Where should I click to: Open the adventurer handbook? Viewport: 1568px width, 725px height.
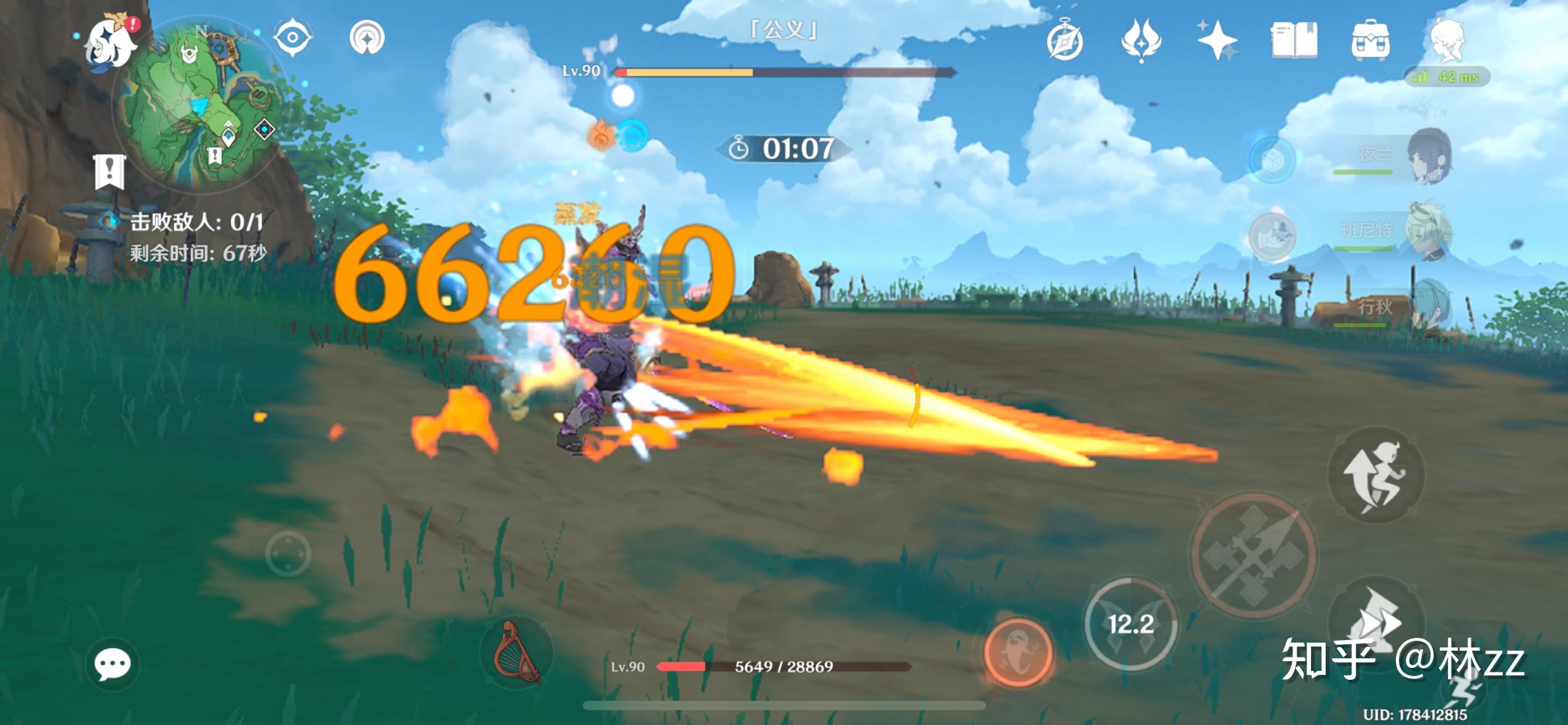coord(1294,41)
